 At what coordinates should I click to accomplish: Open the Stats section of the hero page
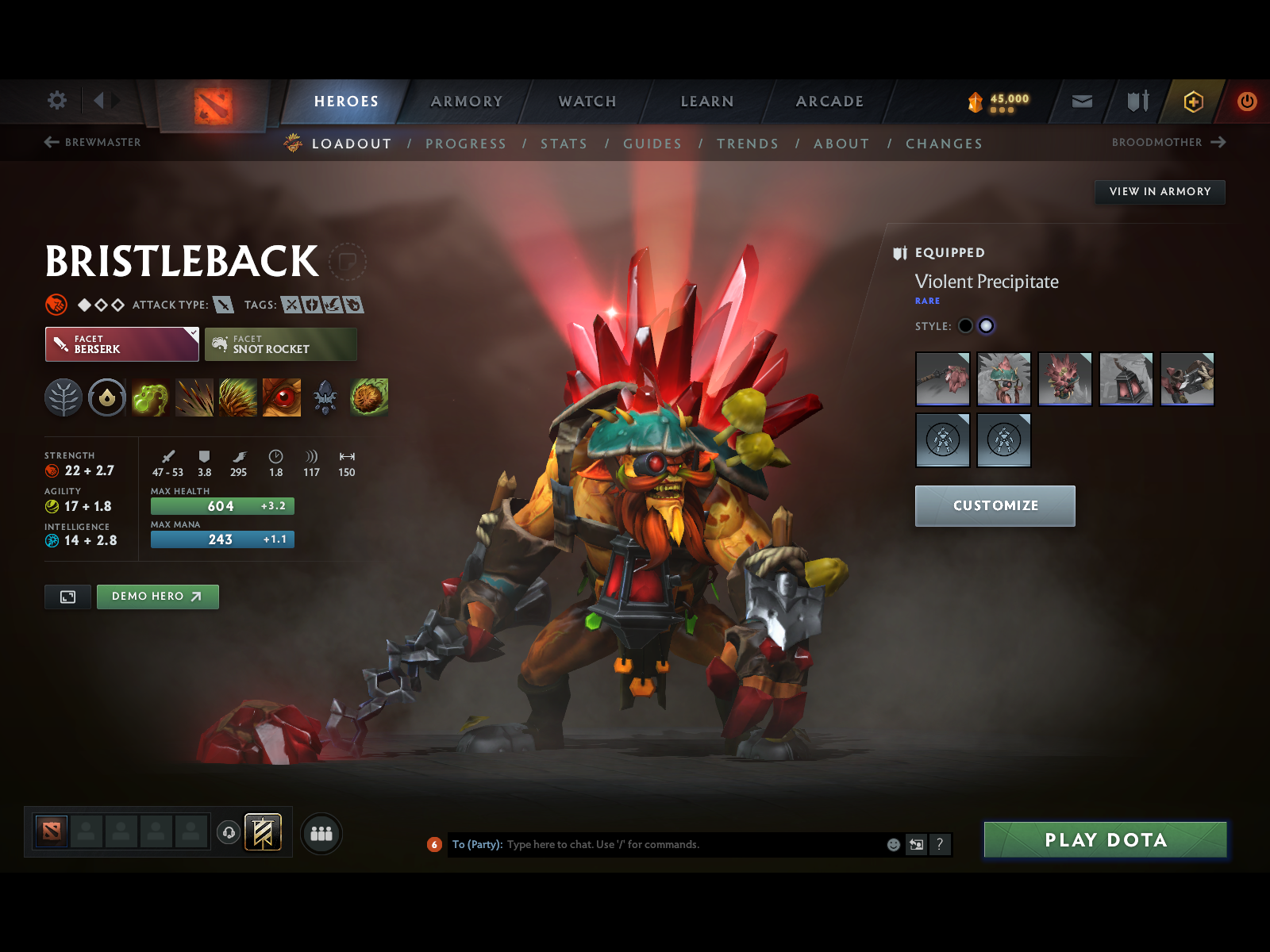pos(564,144)
